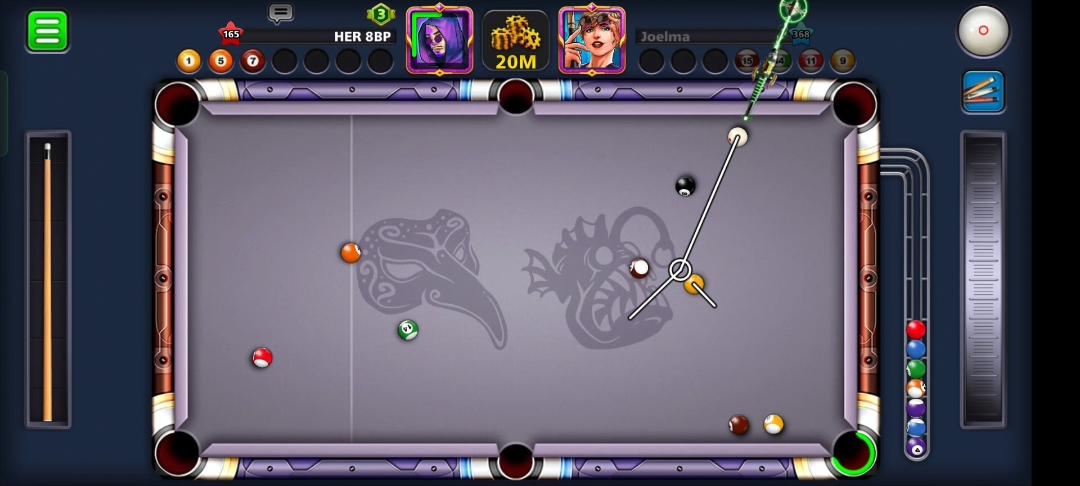Tap the 20M coin pot icon
The image size is (1080, 486).
516,42
